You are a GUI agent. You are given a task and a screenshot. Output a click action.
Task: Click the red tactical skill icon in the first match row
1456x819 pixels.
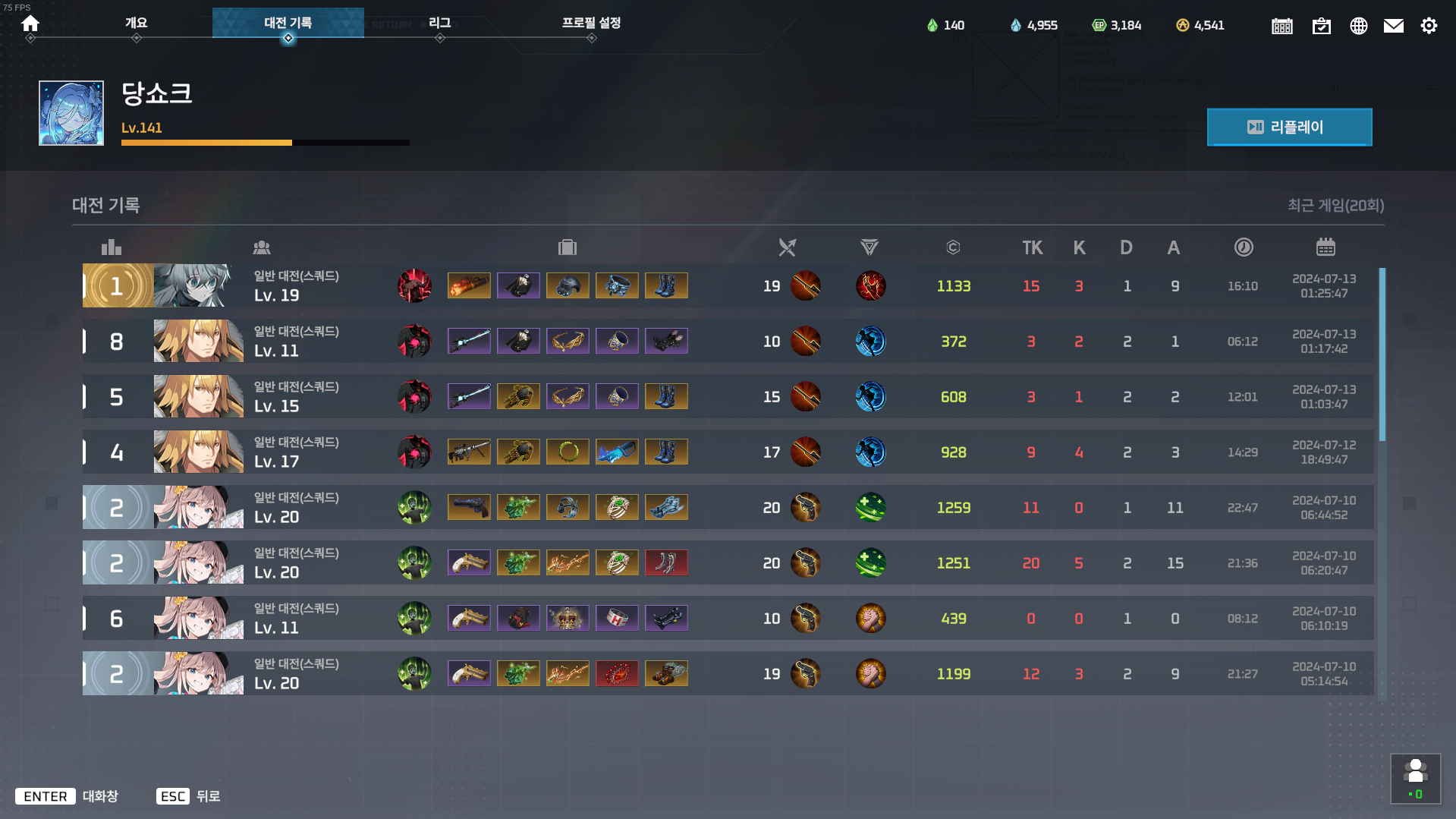(870, 286)
